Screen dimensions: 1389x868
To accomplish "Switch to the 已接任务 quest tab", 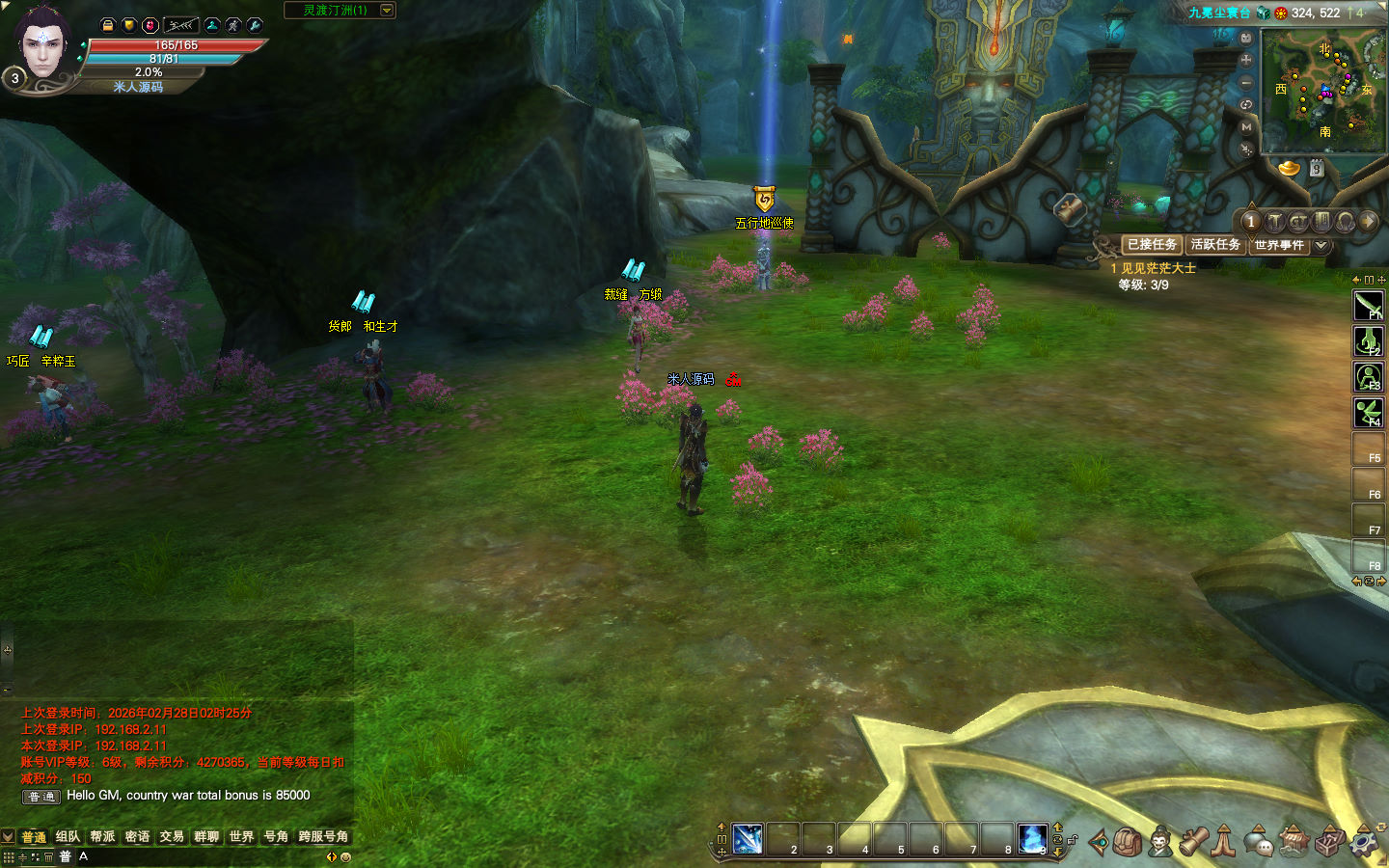I will (x=1152, y=245).
